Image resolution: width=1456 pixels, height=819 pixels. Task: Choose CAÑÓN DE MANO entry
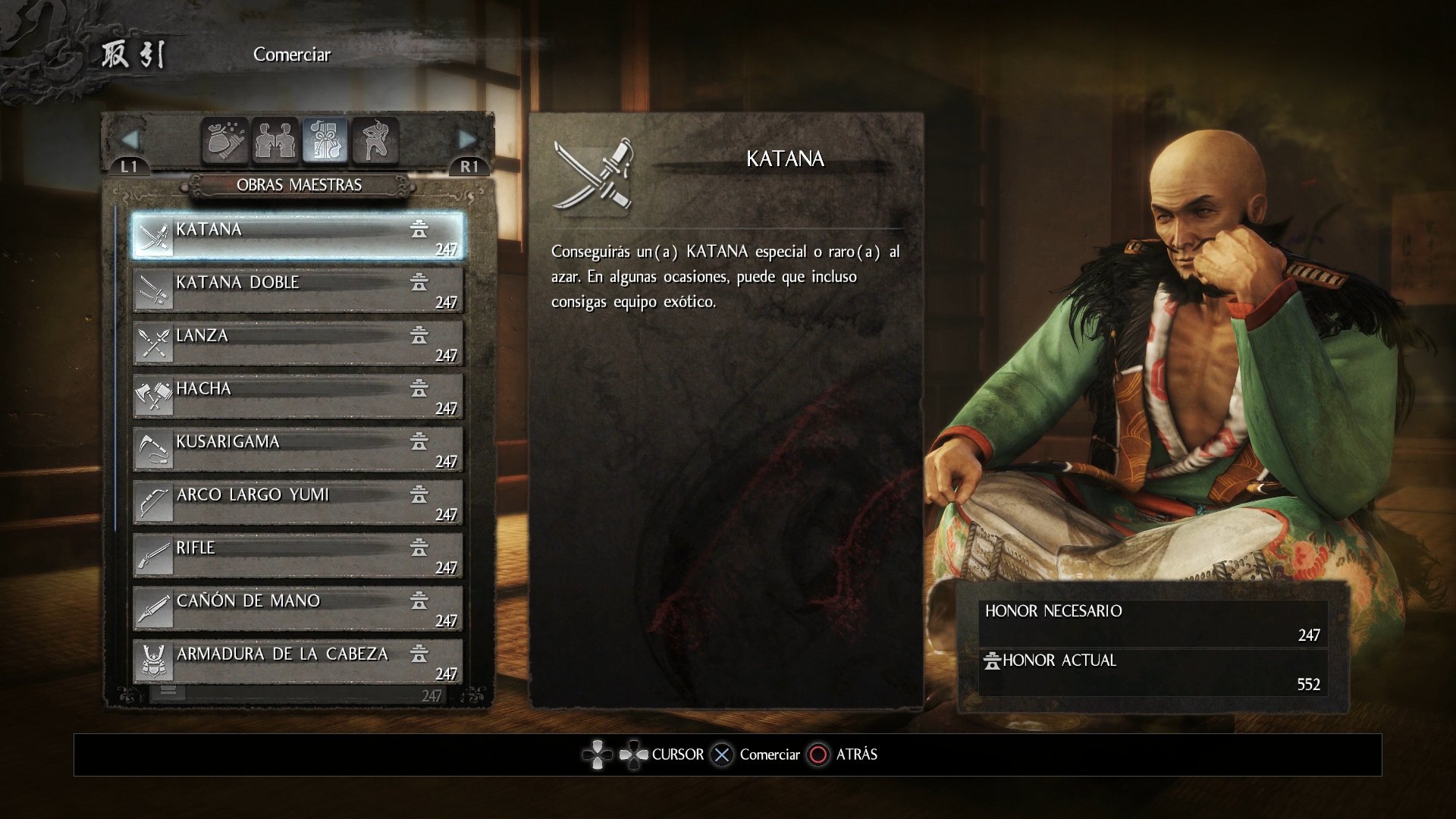[297, 608]
